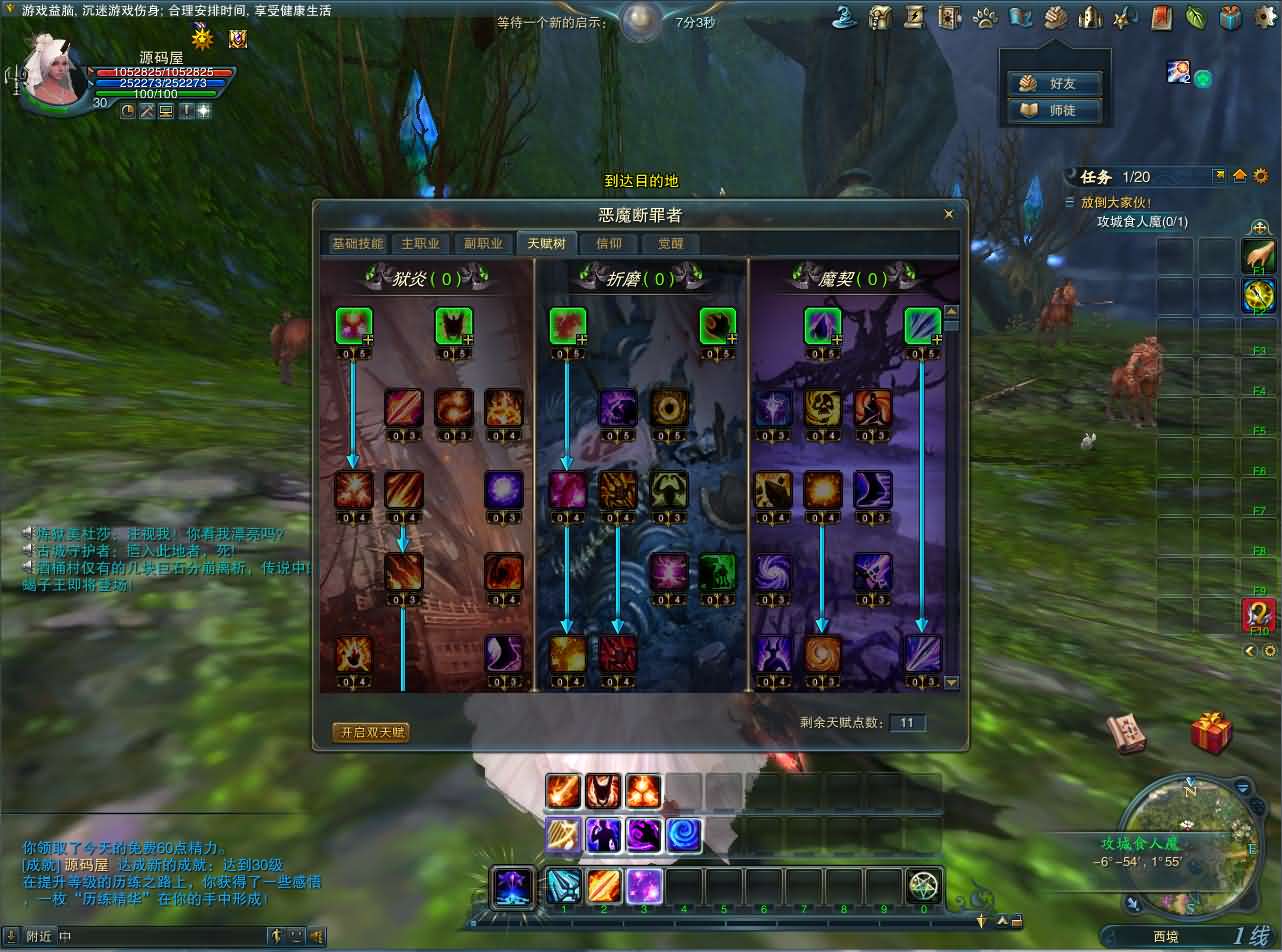
Task: Open the gift box icon top-right
Action: 1229,18
